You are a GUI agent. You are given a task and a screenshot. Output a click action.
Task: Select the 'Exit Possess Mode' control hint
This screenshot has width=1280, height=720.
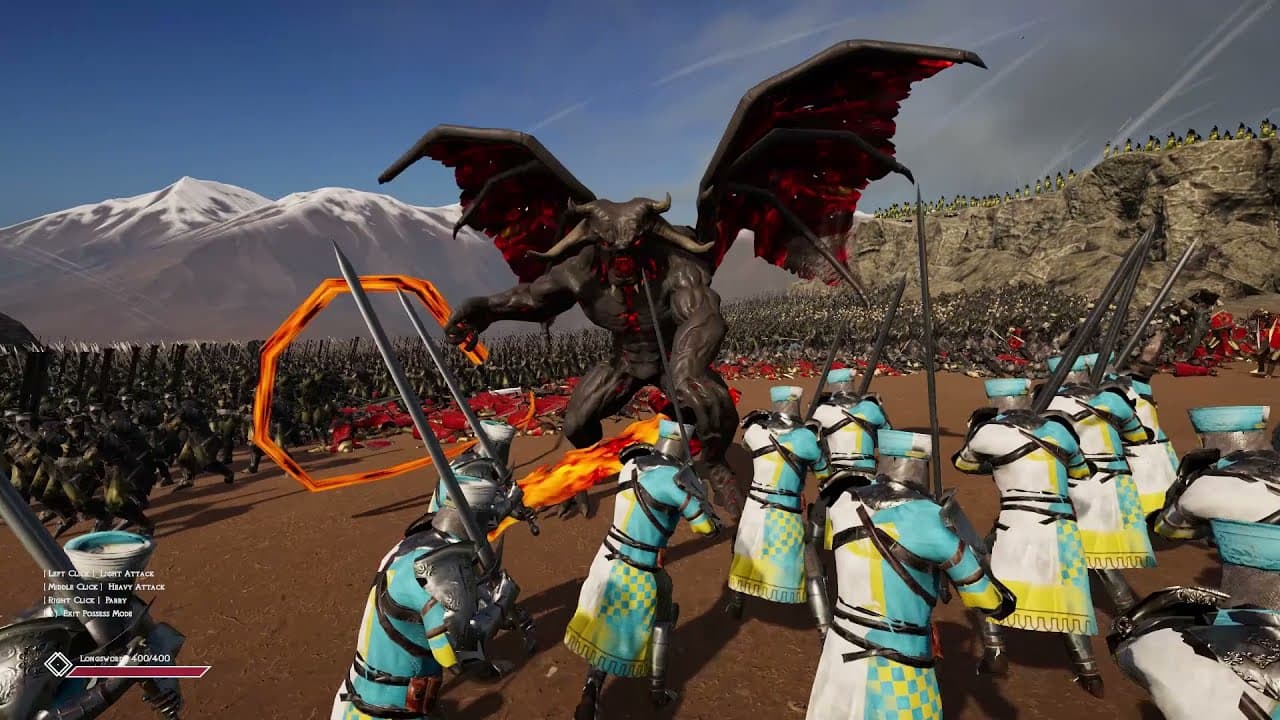click(97, 614)
